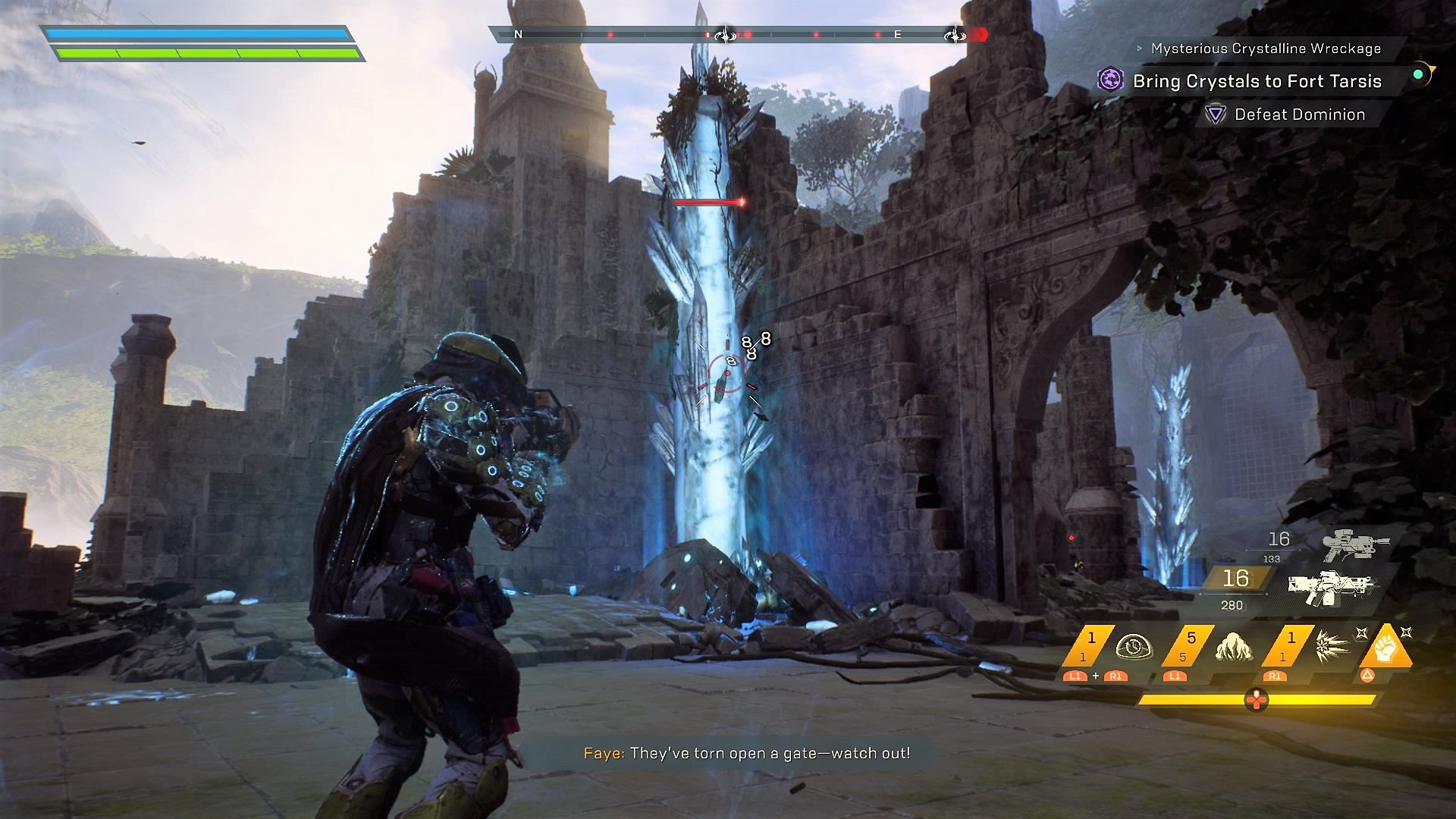Click the L1 + R1 combo prompt
The image size is (1456, 819).
[1095, 677]
